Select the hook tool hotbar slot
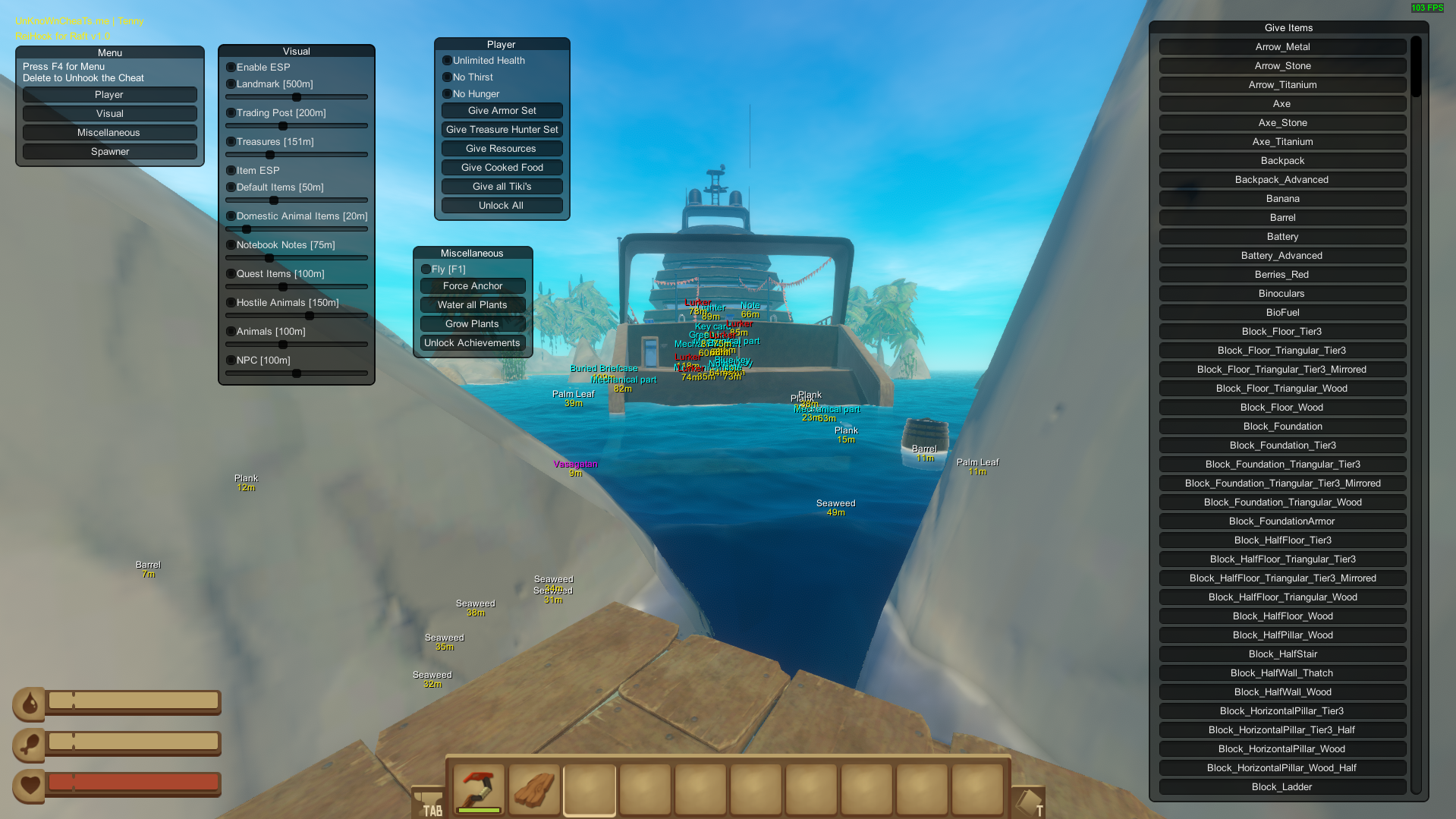 479,789
